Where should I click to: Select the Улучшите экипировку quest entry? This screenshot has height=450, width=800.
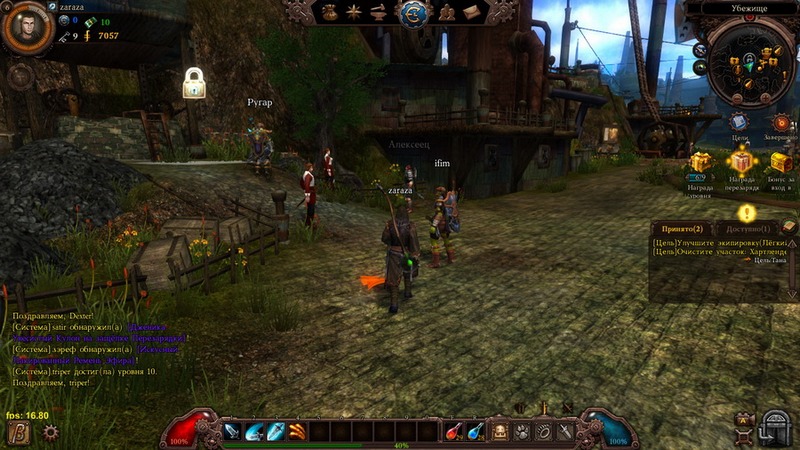[x=714, y=243]
